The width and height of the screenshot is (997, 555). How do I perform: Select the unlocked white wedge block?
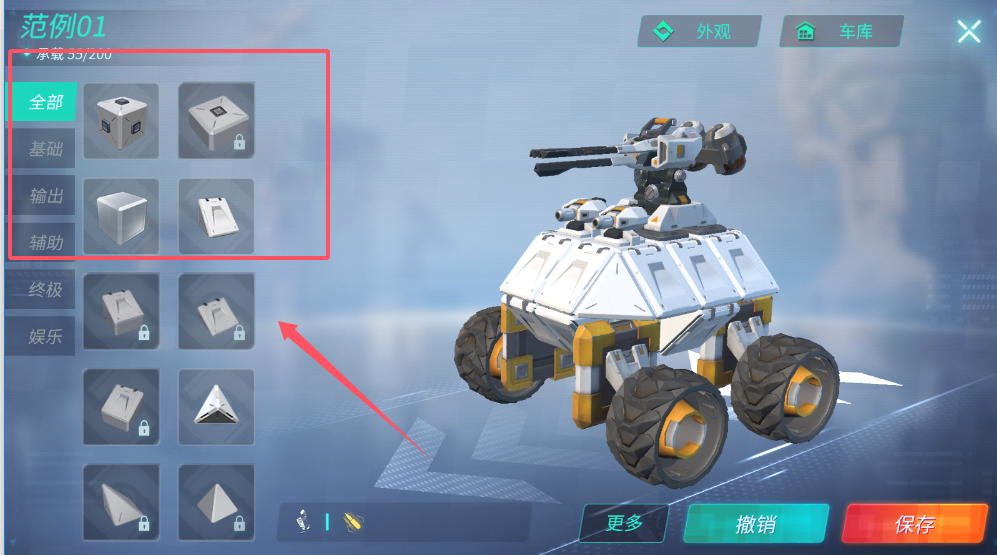point(216,216)
